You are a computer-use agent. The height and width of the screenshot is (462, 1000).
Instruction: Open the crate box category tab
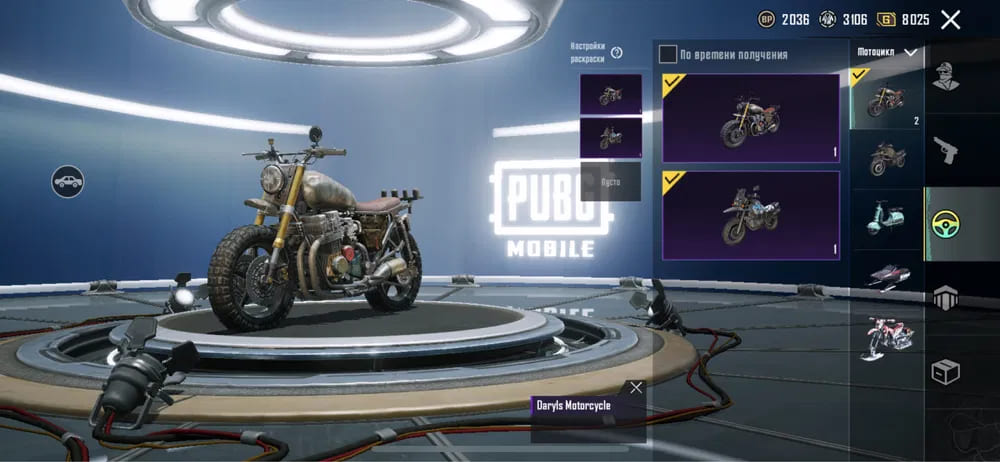click(x=945, y=372)
